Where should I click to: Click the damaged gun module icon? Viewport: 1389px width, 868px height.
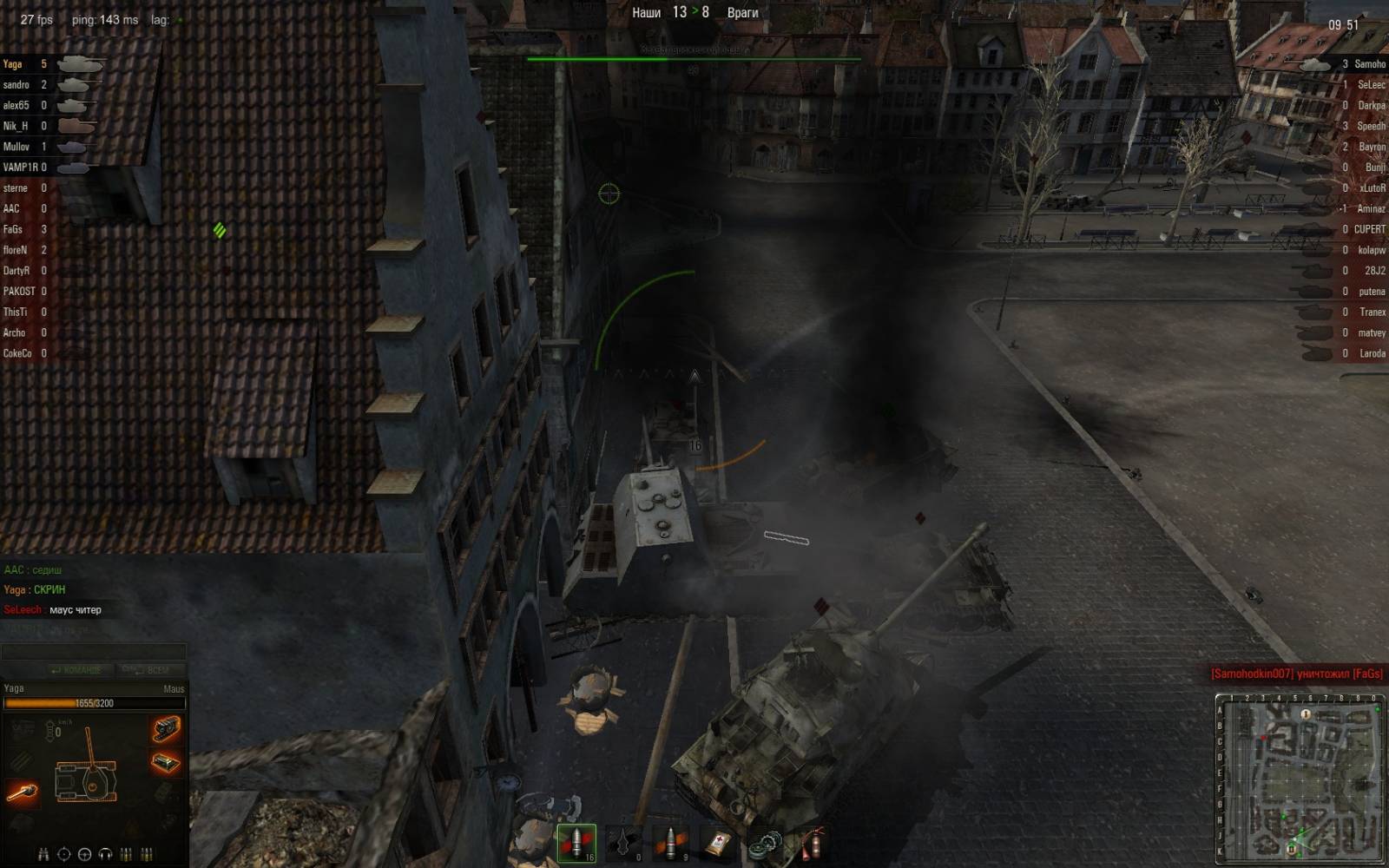tap(23, 791)
